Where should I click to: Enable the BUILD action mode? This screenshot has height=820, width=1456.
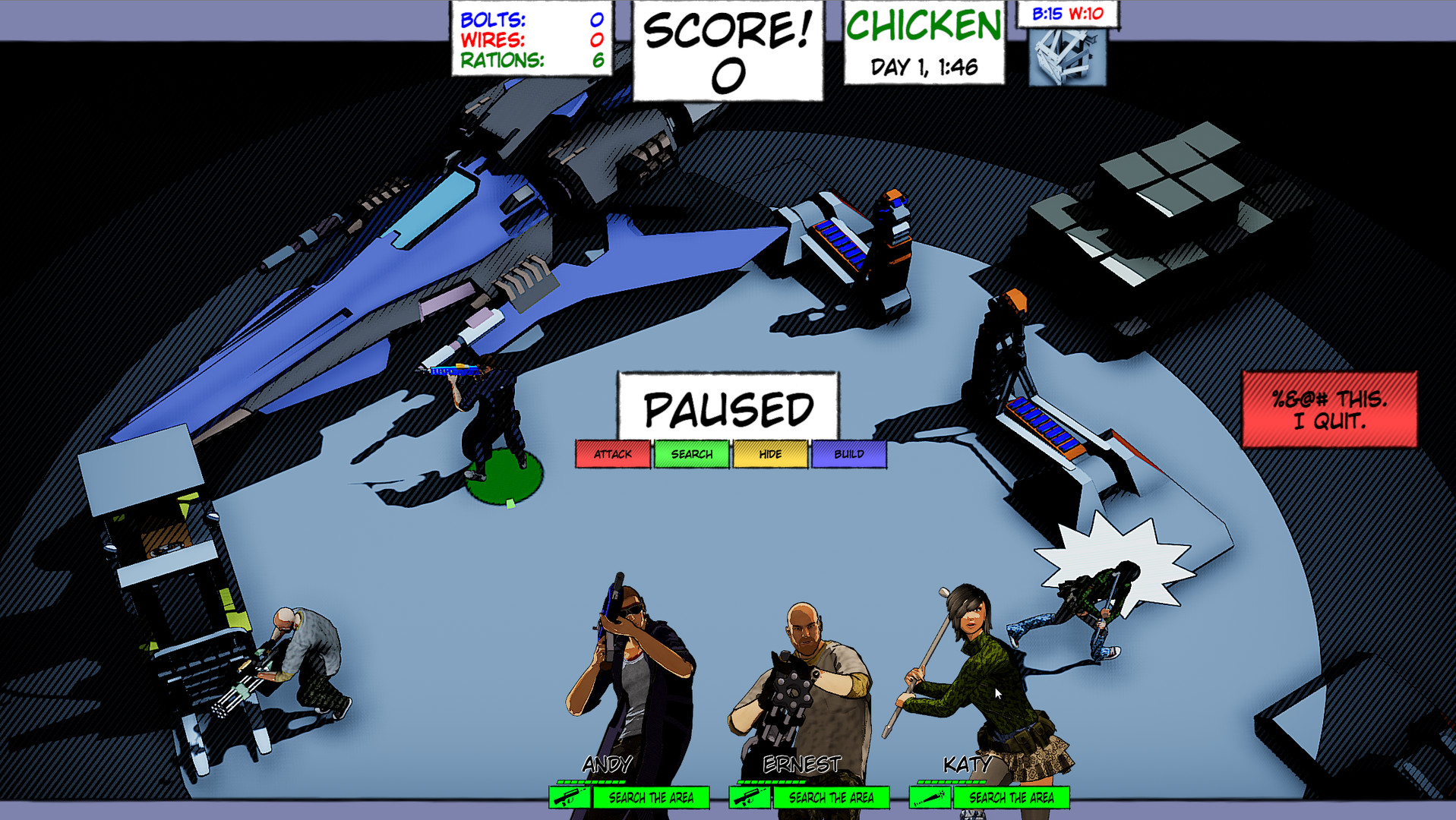tap(849, 454)
